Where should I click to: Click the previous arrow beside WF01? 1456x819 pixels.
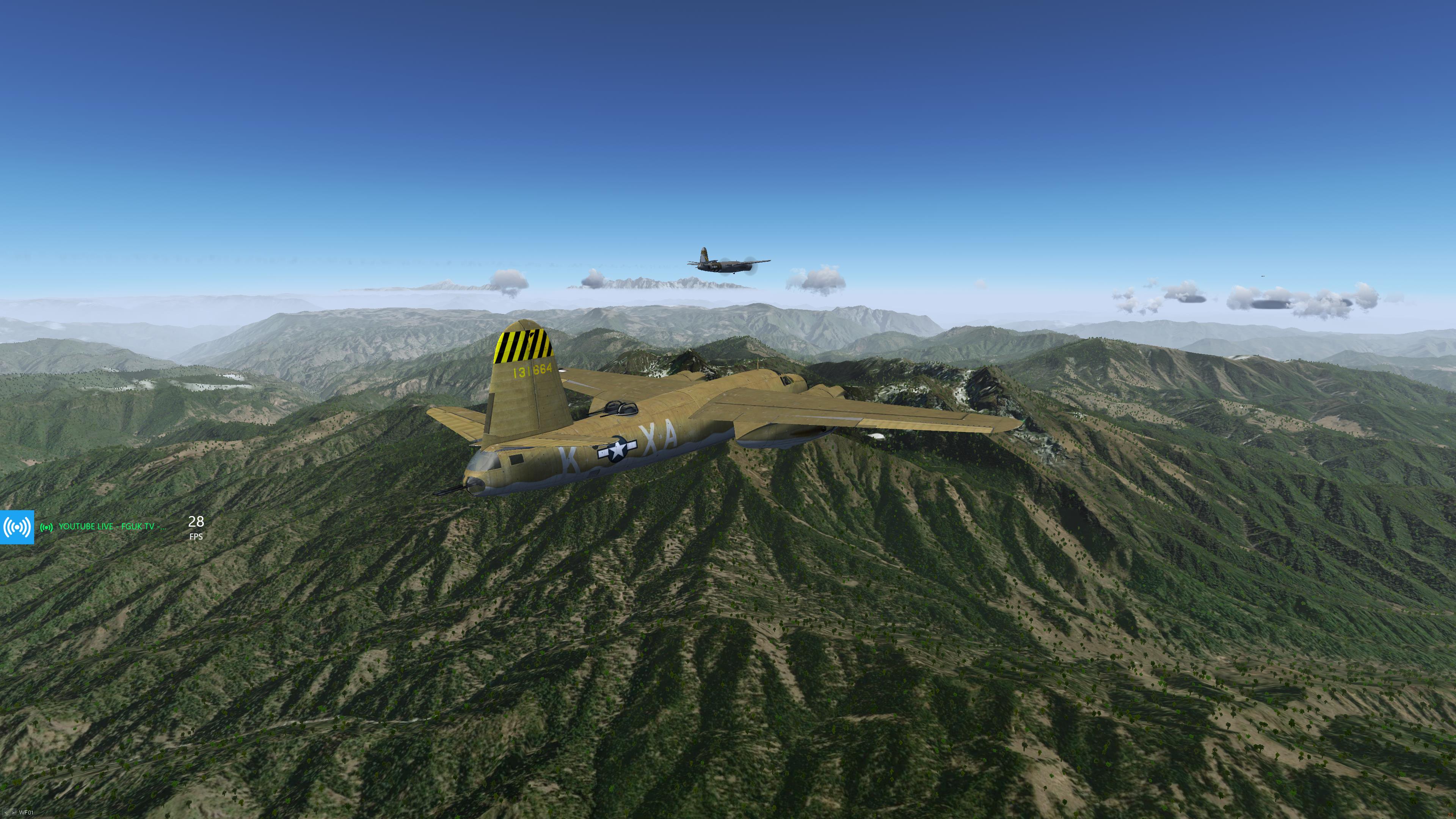coord(6,813)
